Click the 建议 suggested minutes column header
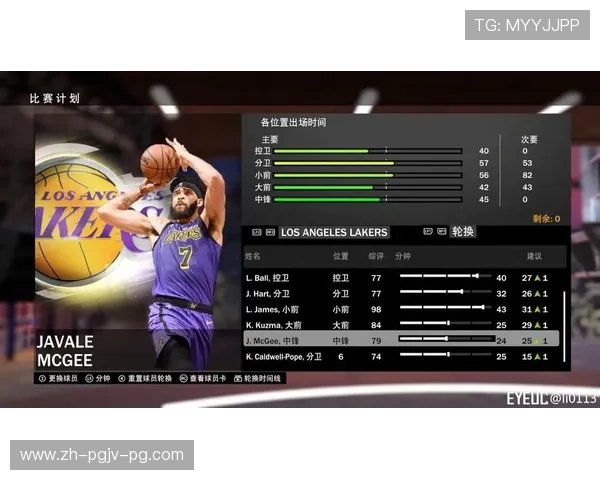The height and width of the screenshot is (480, 600). pyautogui.click(x=533, y=257)
